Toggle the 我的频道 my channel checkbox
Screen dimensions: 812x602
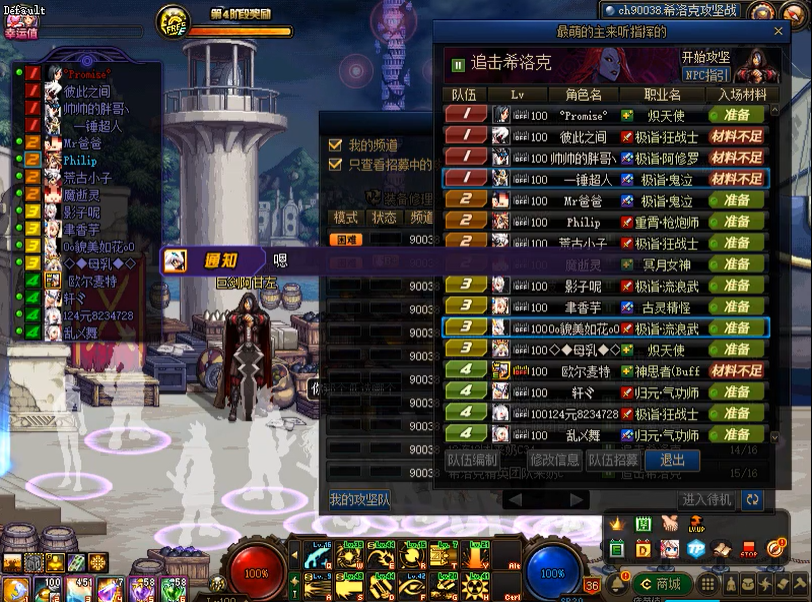[336, 145]
